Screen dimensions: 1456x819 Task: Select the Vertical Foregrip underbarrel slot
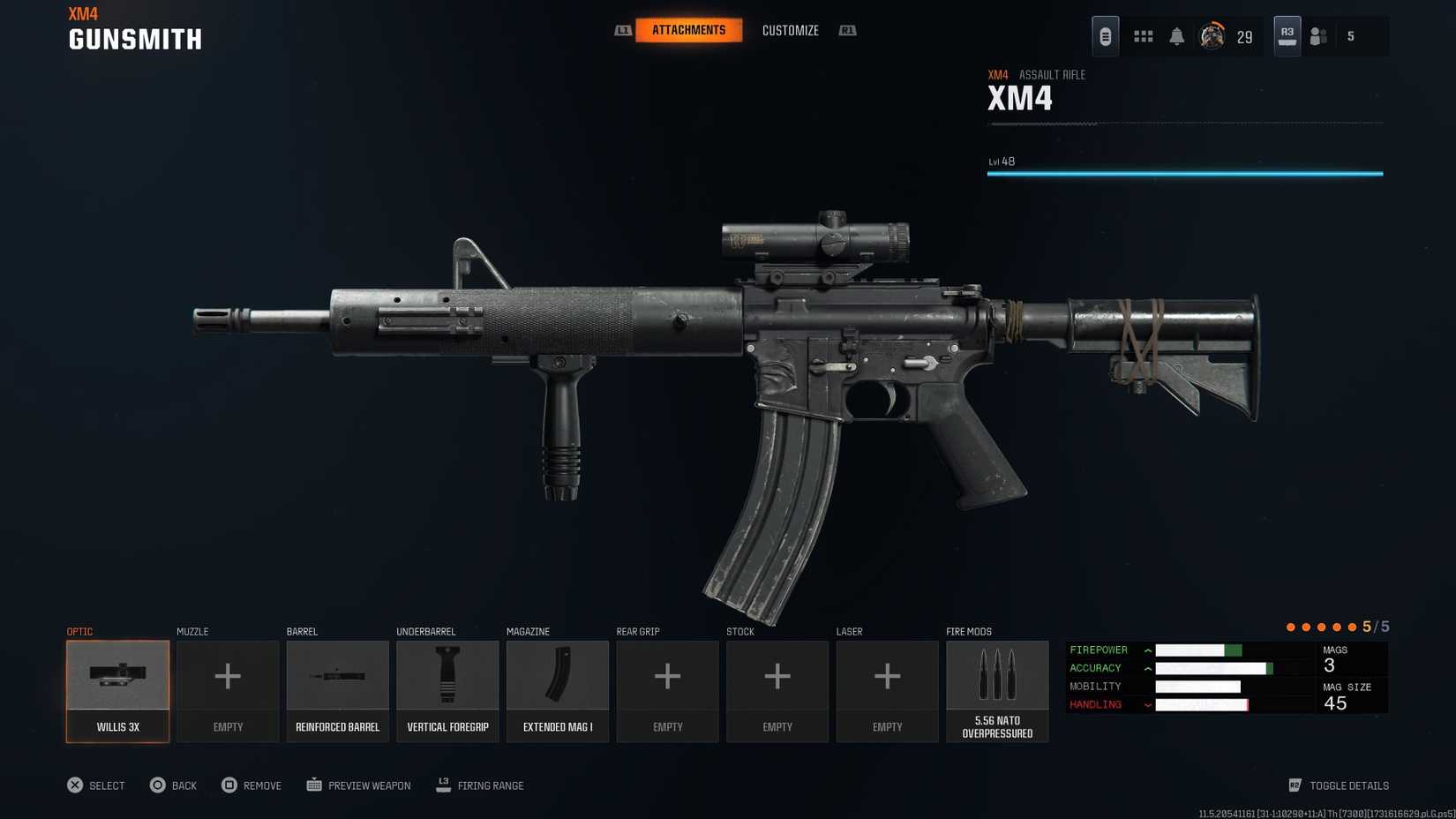point(447,691)
